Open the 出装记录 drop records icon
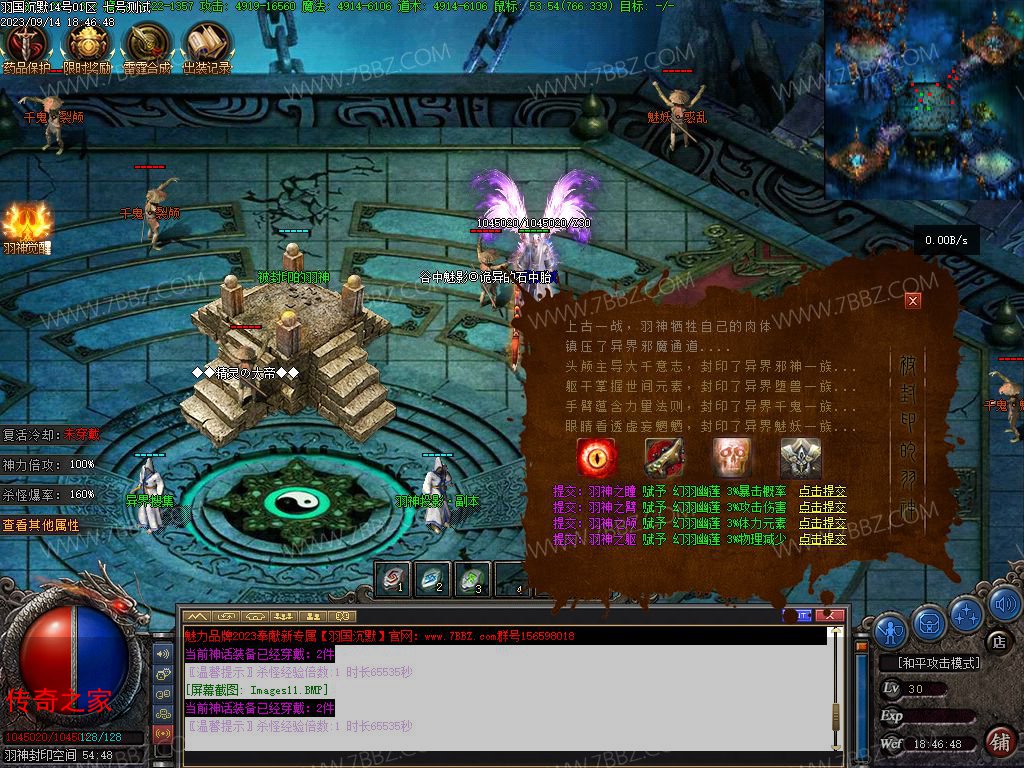1024x768 pixels. pos(207,45)
